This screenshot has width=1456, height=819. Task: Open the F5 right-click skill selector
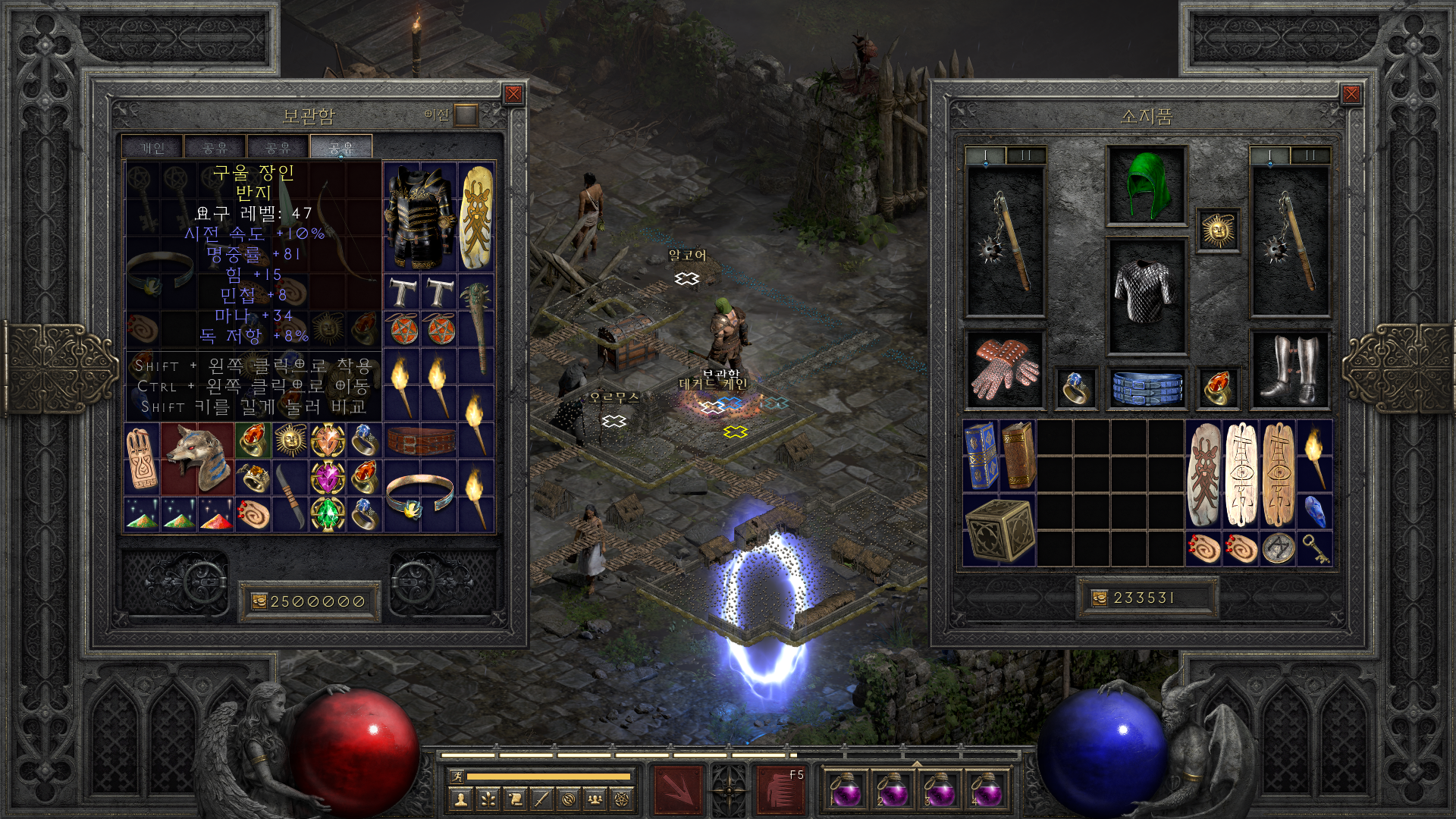[x=781, y=789]
